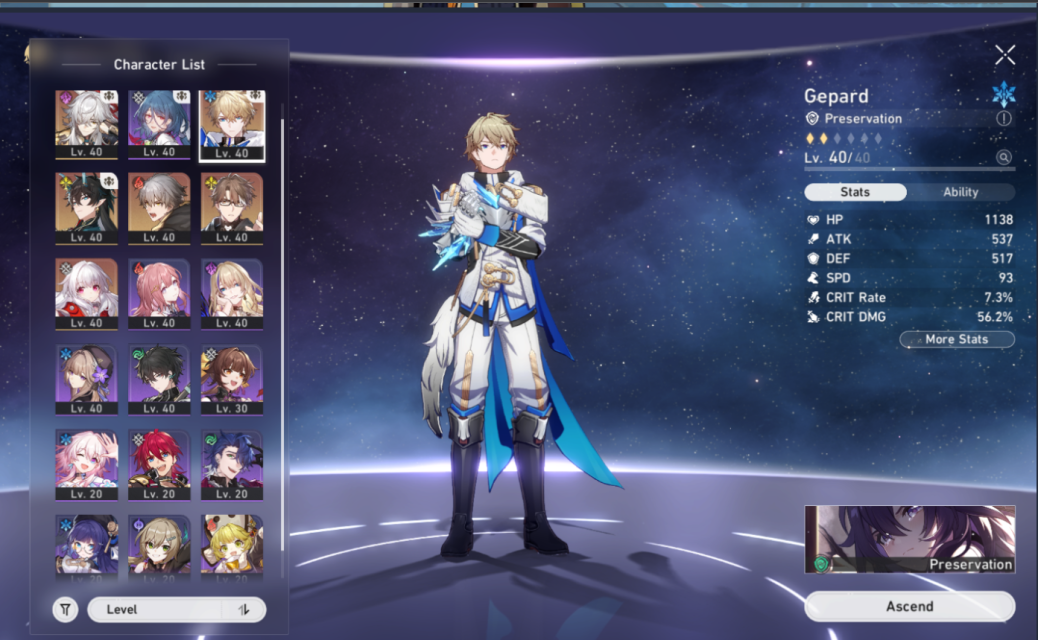This screenshot has width=1038, height=640.
Task: Pick the pink-haired winking girl portrait
Action: coord(87,464)
